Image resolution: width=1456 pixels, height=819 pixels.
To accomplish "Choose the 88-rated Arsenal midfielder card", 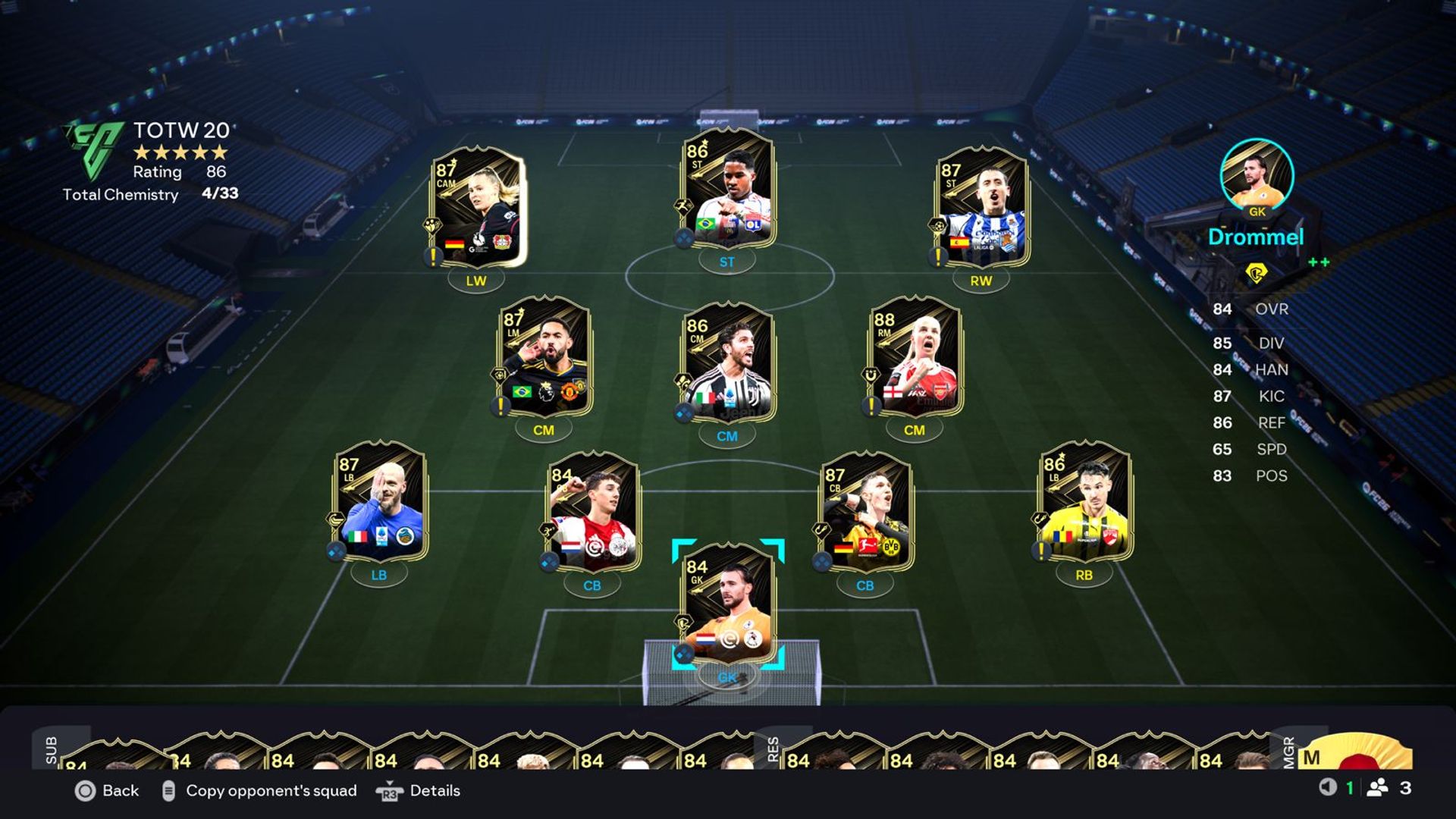I will [915, 356].
